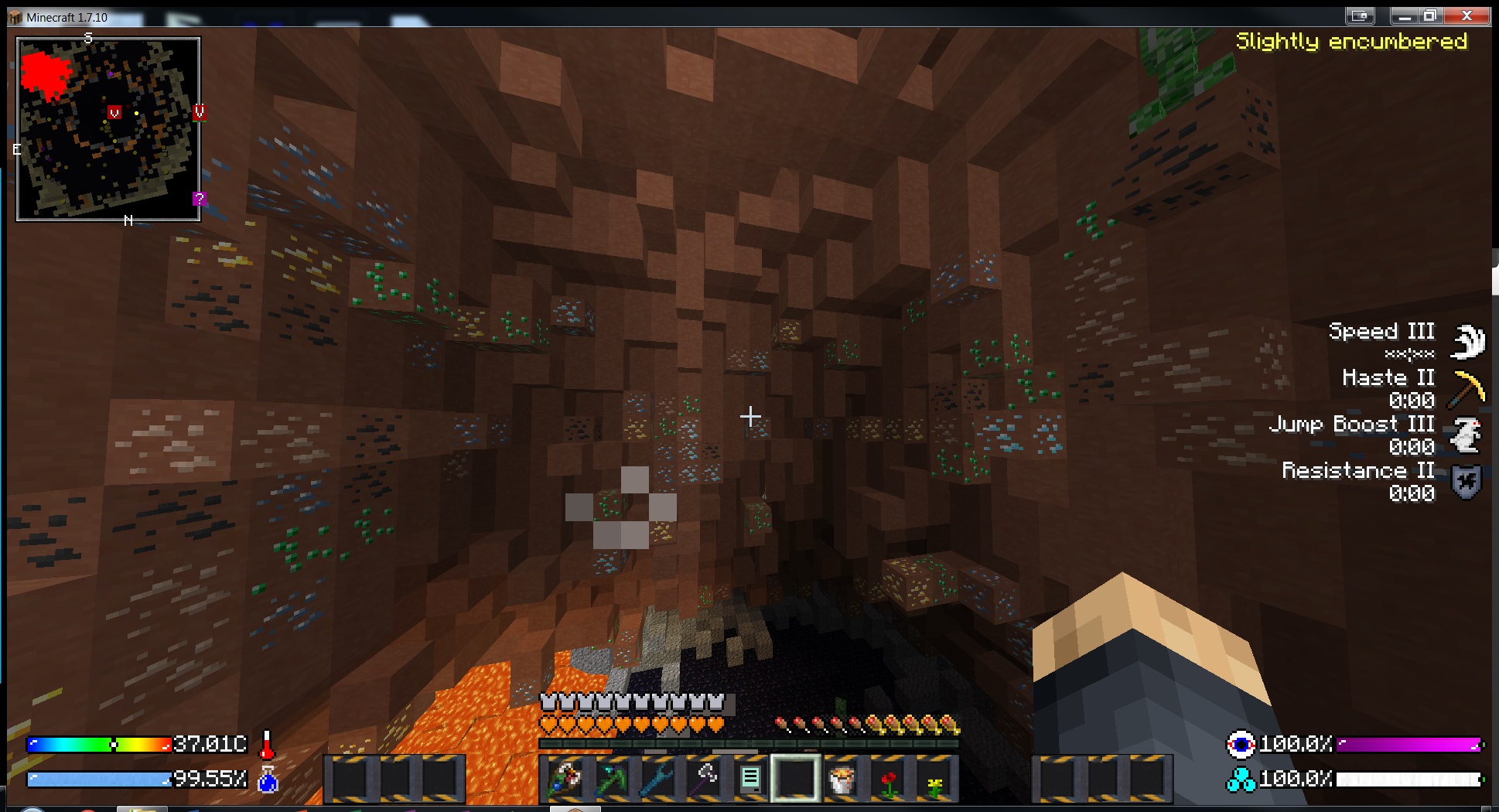Click the Jump Boost III rabbit icon
This screenshot has height=812, width=1499.
1467,435
